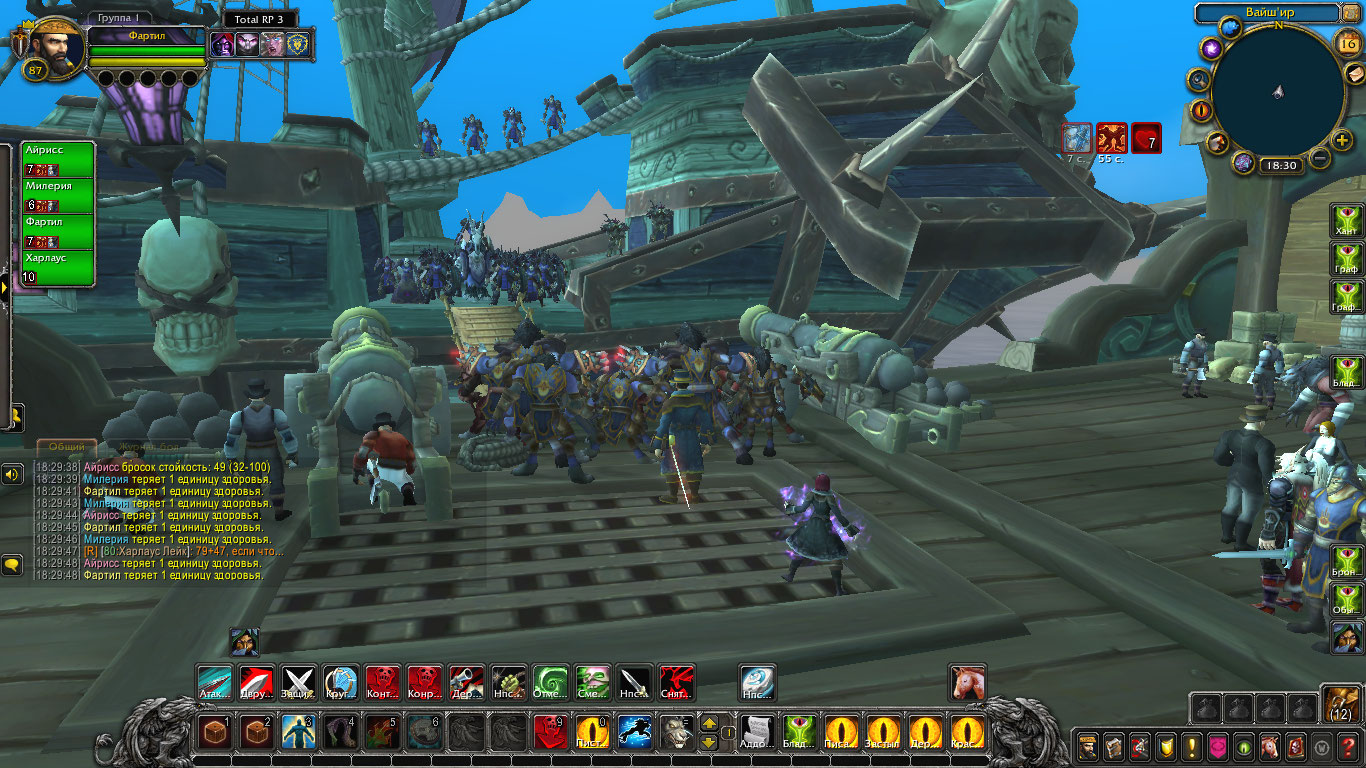Use the green swirl Отме... ability
This screenshot has height=768, width=1366.
[x=550, y=683]
